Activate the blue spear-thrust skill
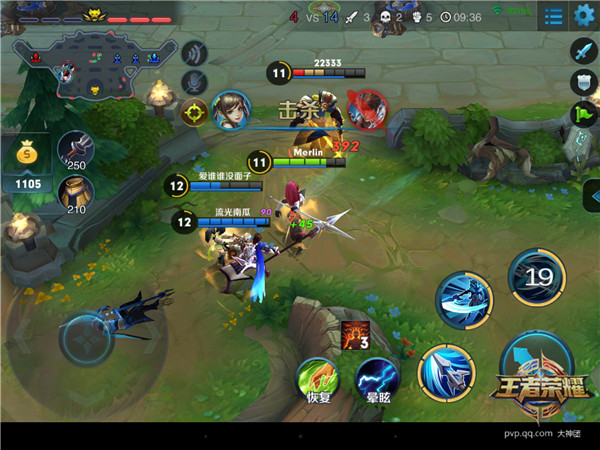600x450 pixels. 445,372
